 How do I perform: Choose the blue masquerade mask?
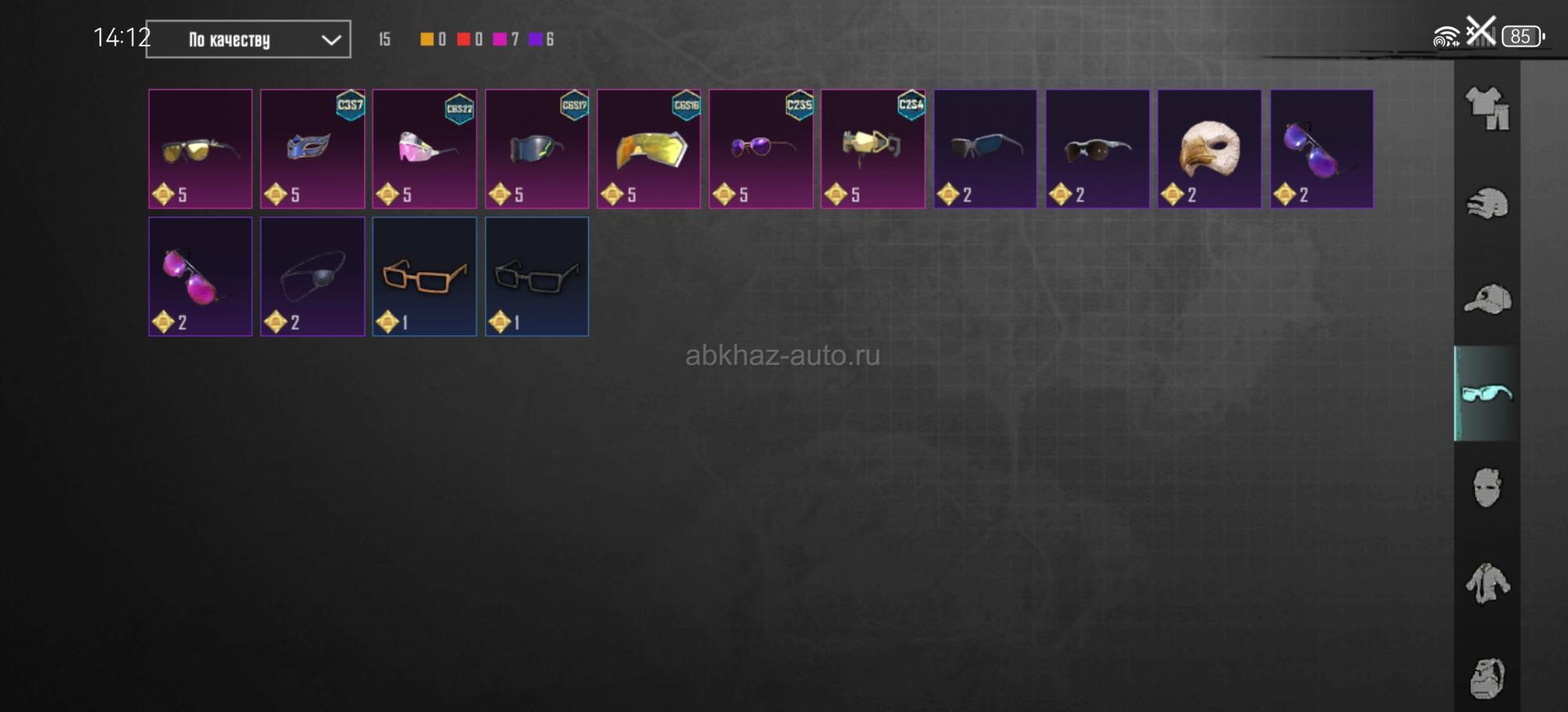[x=312, y=149]
